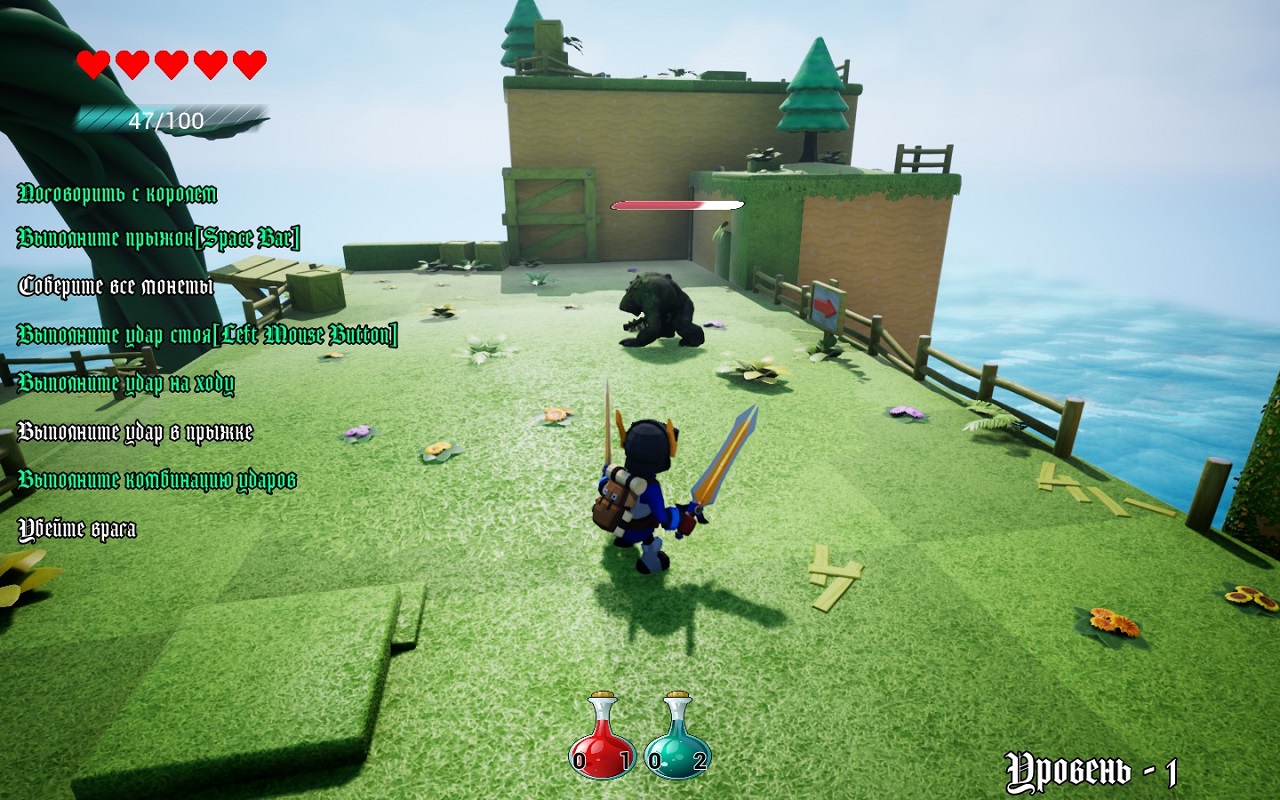Screen dimensions: 1280x800
Task: Click the "Убейте врага" objective
Action: [77, 529]
